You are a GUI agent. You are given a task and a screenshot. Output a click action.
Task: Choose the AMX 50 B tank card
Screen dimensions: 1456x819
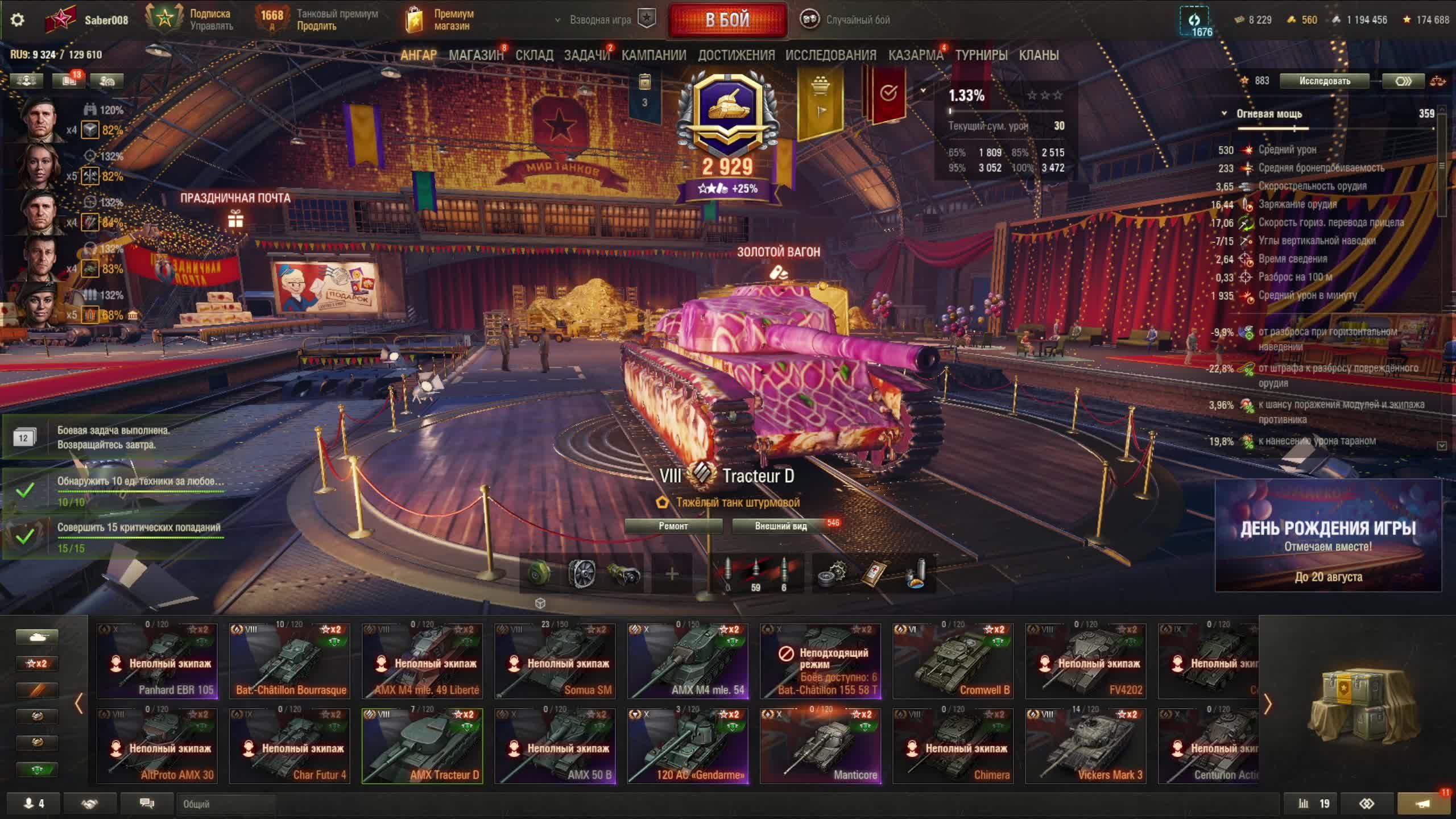pyautogui.click(x=555, y=746)
